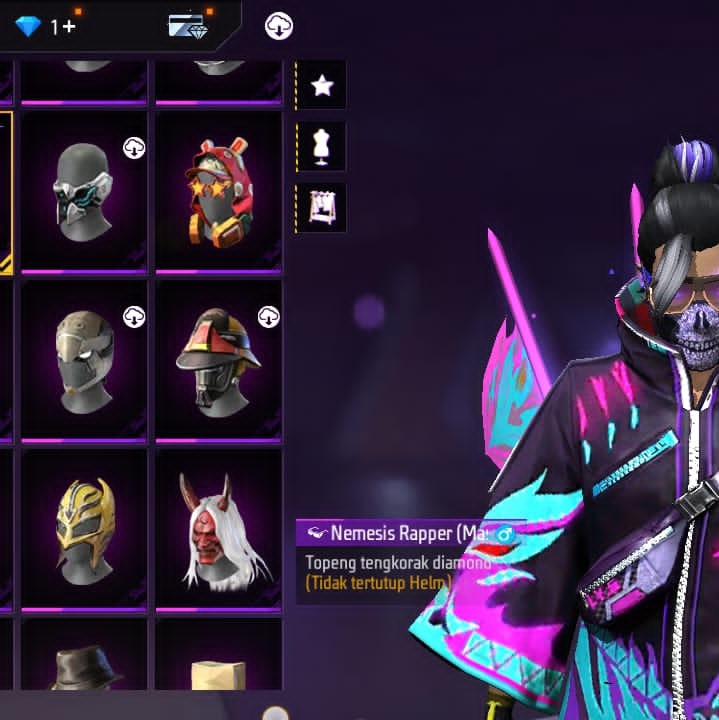Pick the tan hooded grey mask
The height and width of the screenshot is (720, 719).
click(x=83, y=360)
